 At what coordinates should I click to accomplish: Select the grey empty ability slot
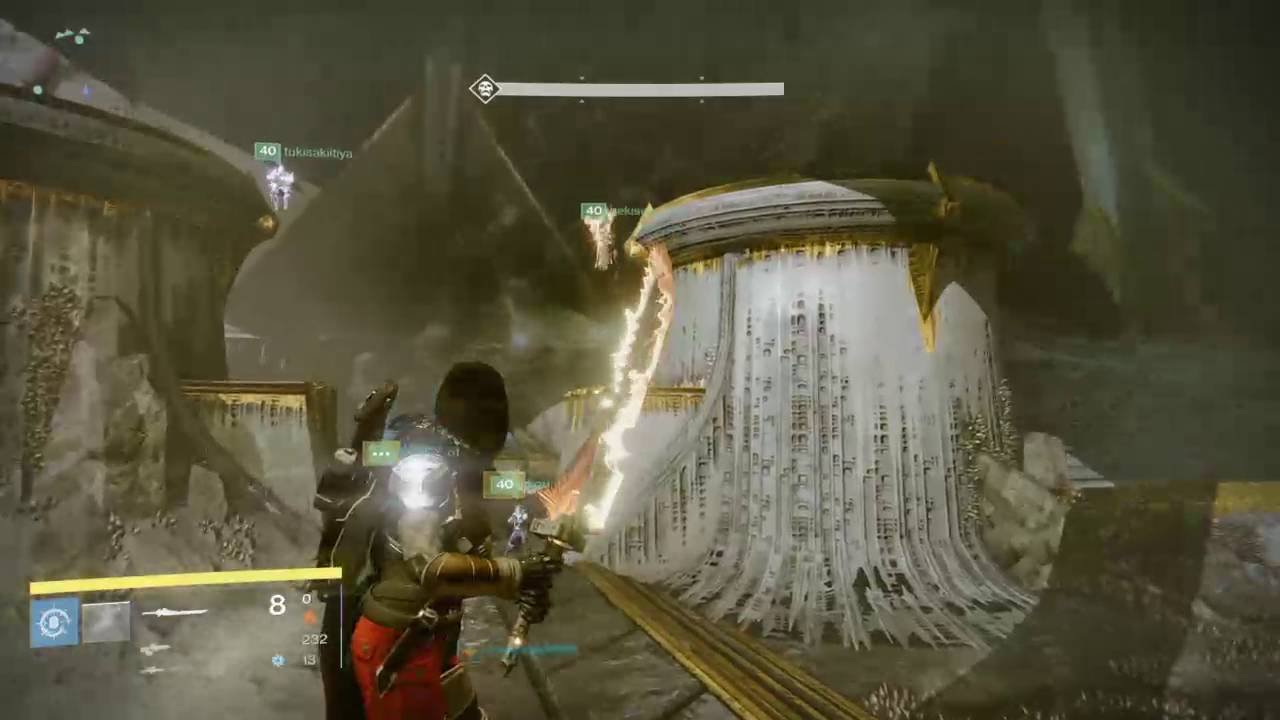point(106,622)
